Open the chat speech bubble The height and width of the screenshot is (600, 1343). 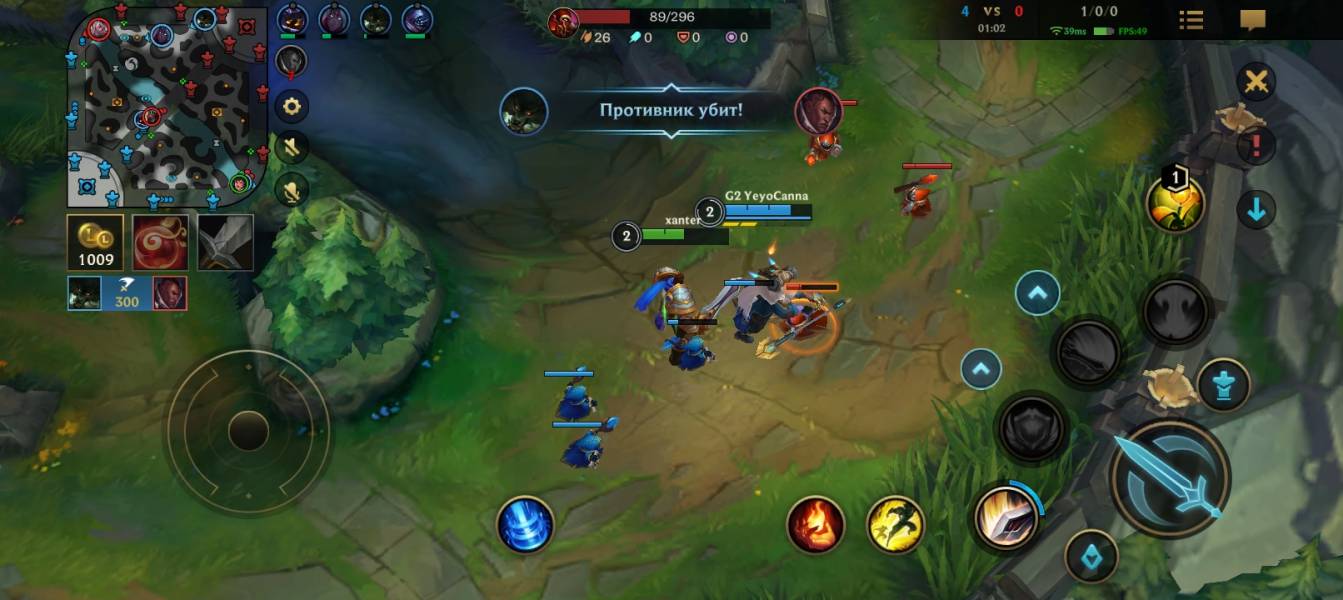[1252, 20]
